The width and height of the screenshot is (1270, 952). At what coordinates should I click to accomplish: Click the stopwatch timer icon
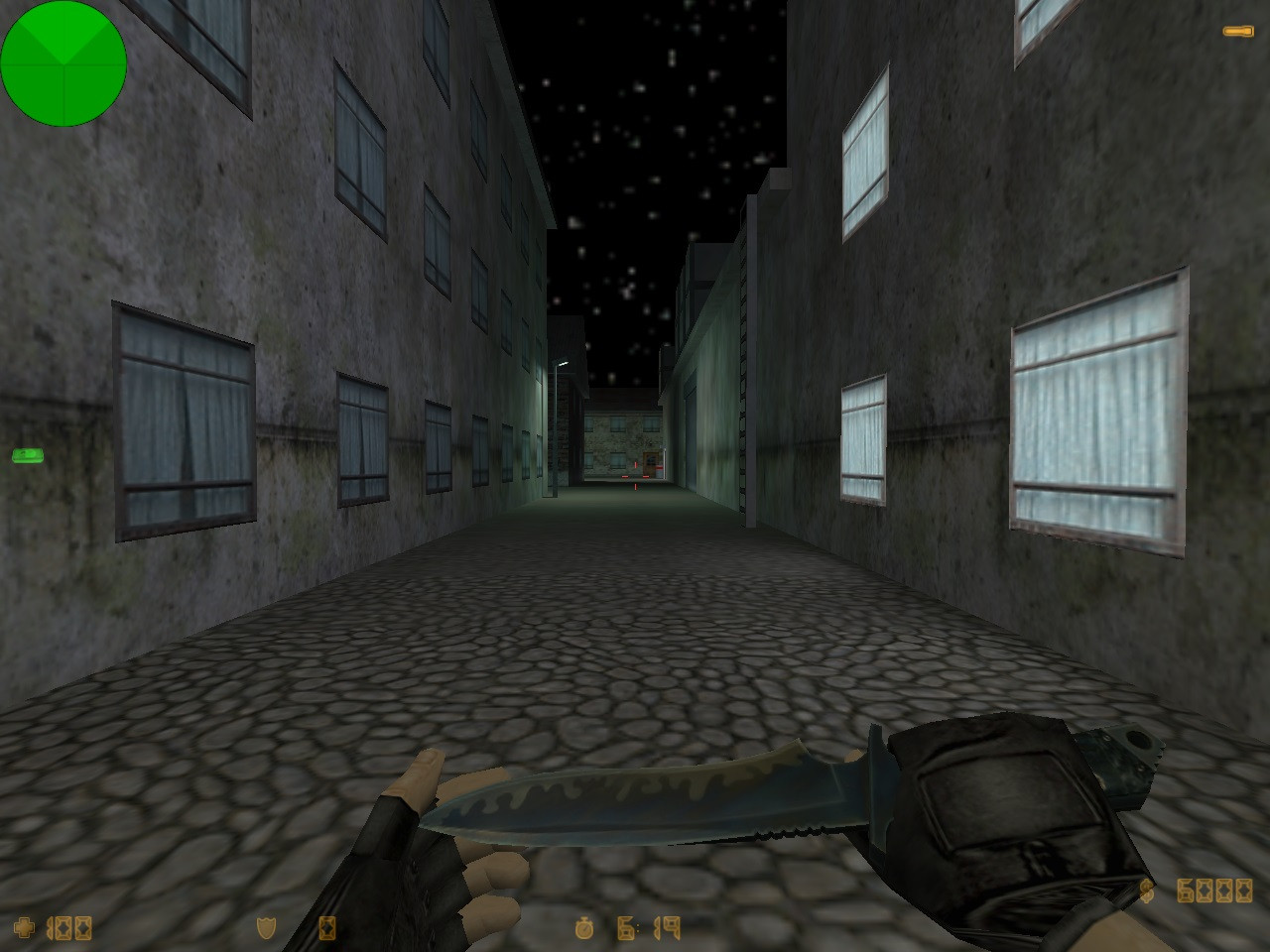(x=585, y=930)
